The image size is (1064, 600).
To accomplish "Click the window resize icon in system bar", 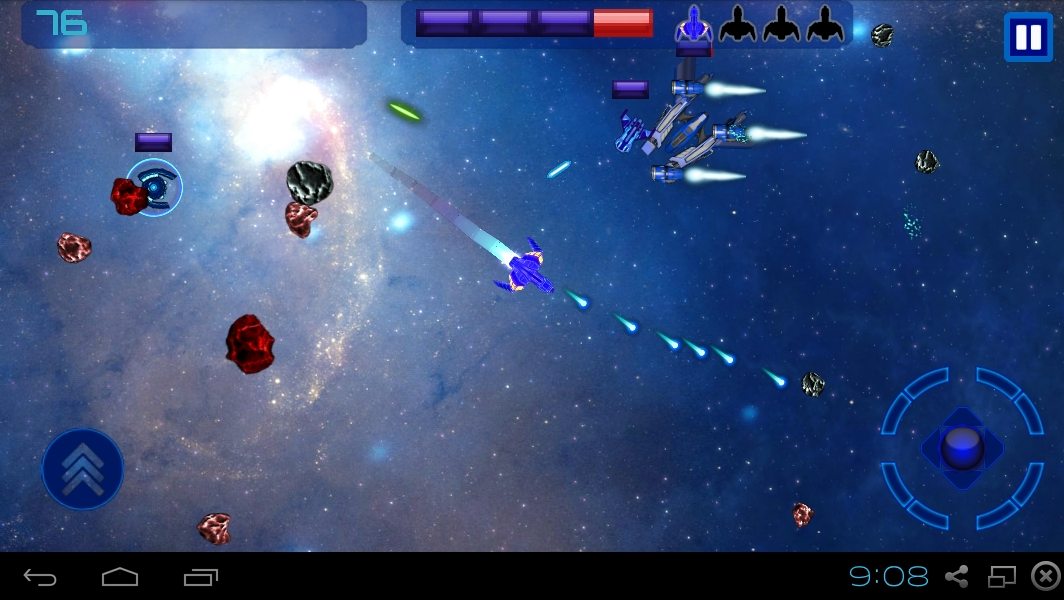I will tap(1001, 576).
